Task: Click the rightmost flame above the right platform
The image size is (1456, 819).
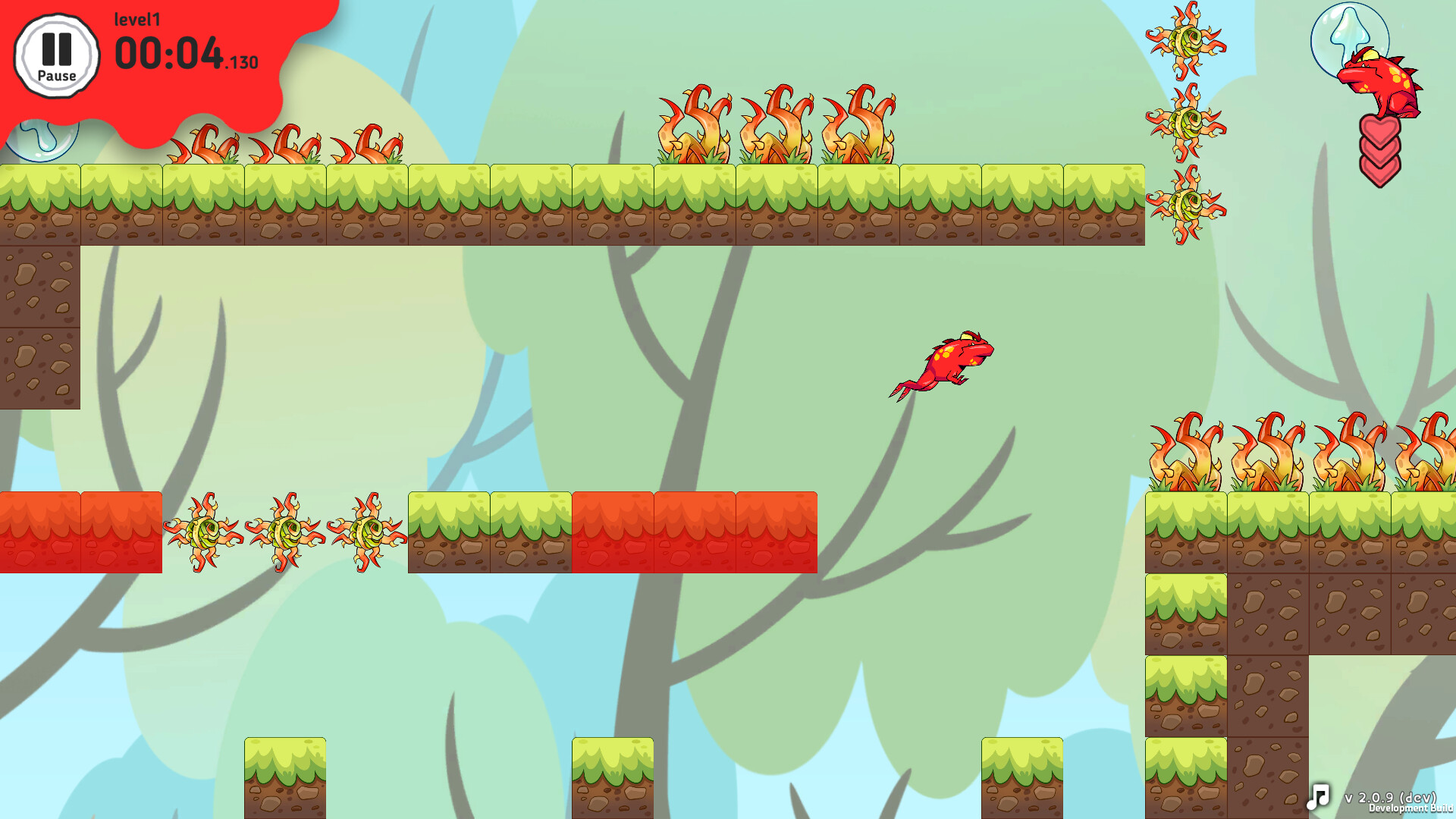Action: pos(1432,451)
